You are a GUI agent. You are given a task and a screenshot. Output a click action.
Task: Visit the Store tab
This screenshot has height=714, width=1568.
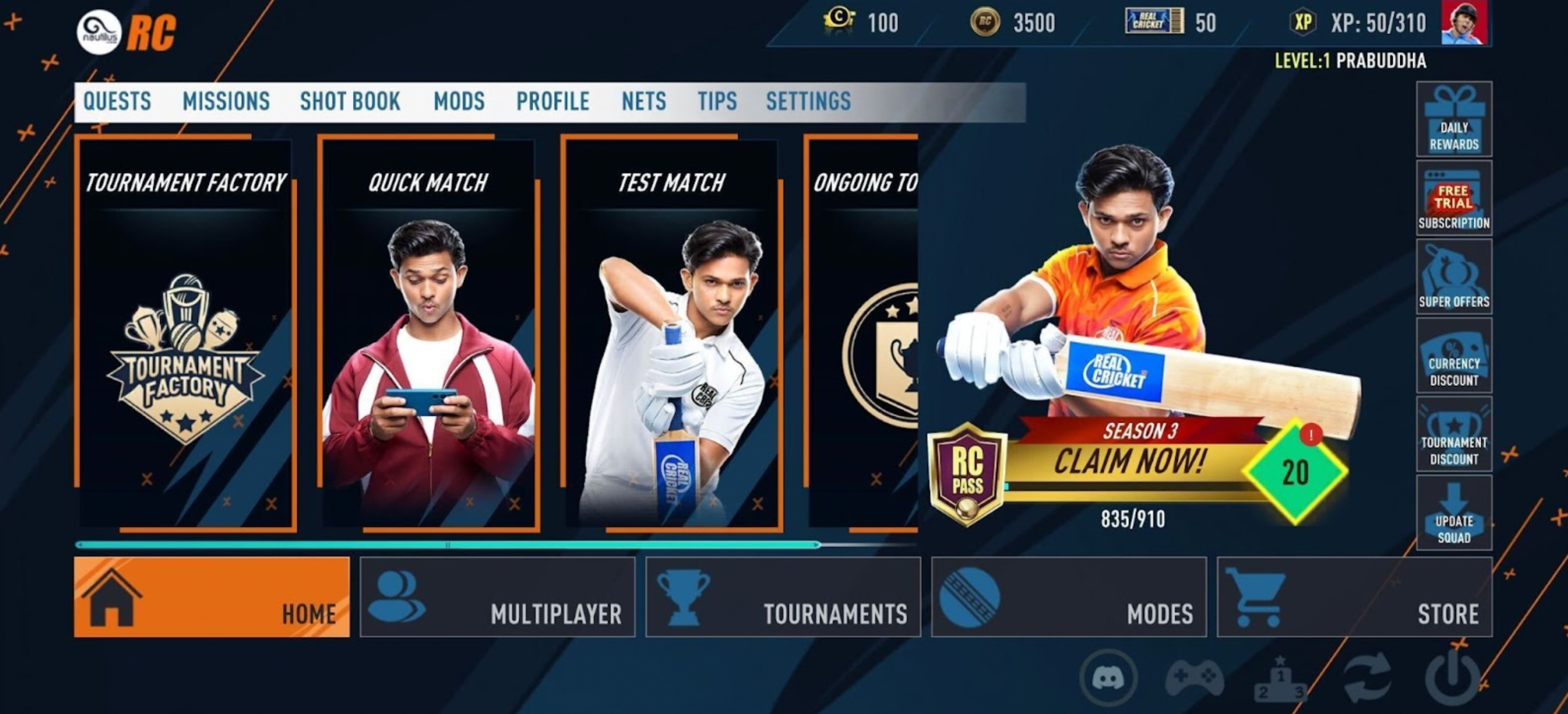tap(1354, 598)
